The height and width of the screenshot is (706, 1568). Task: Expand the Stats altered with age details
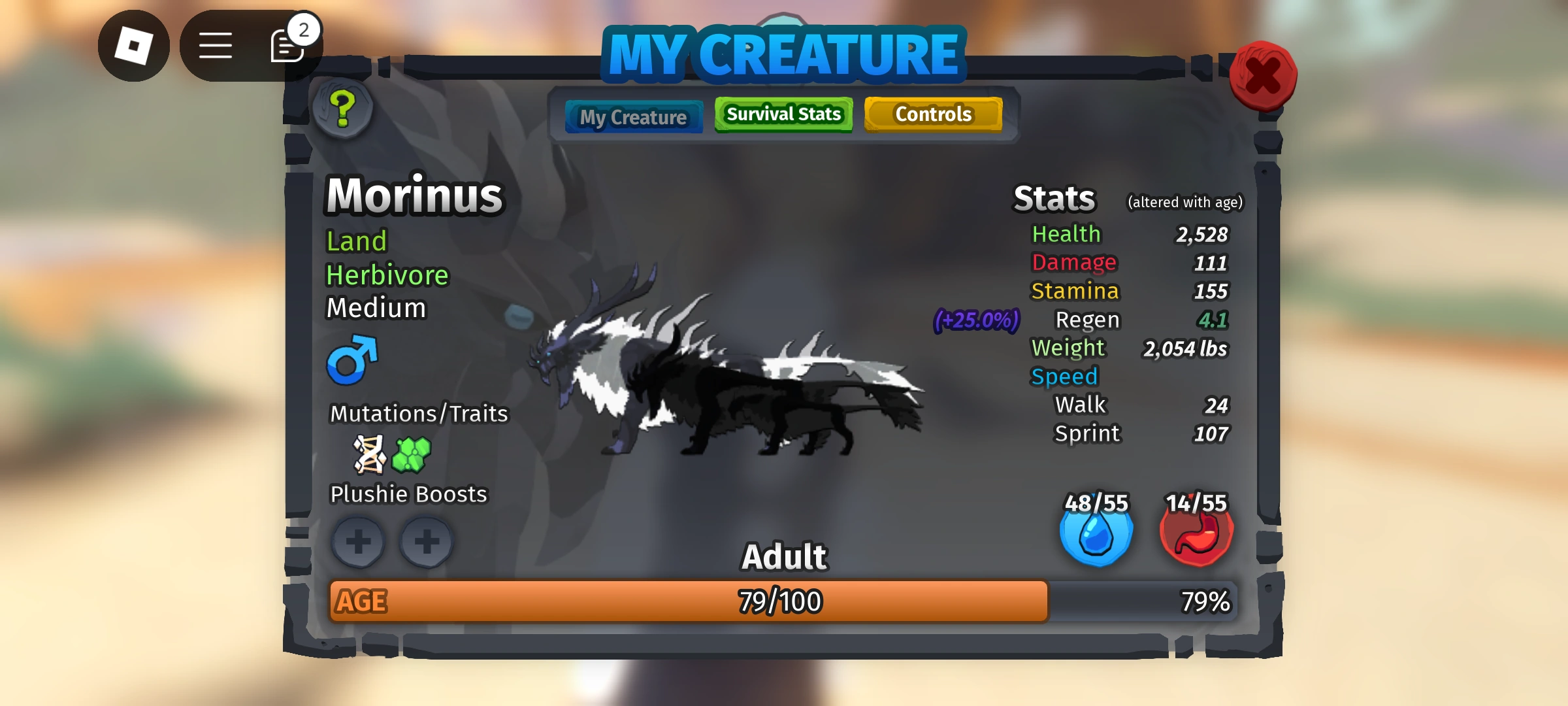click(1184, 202)
